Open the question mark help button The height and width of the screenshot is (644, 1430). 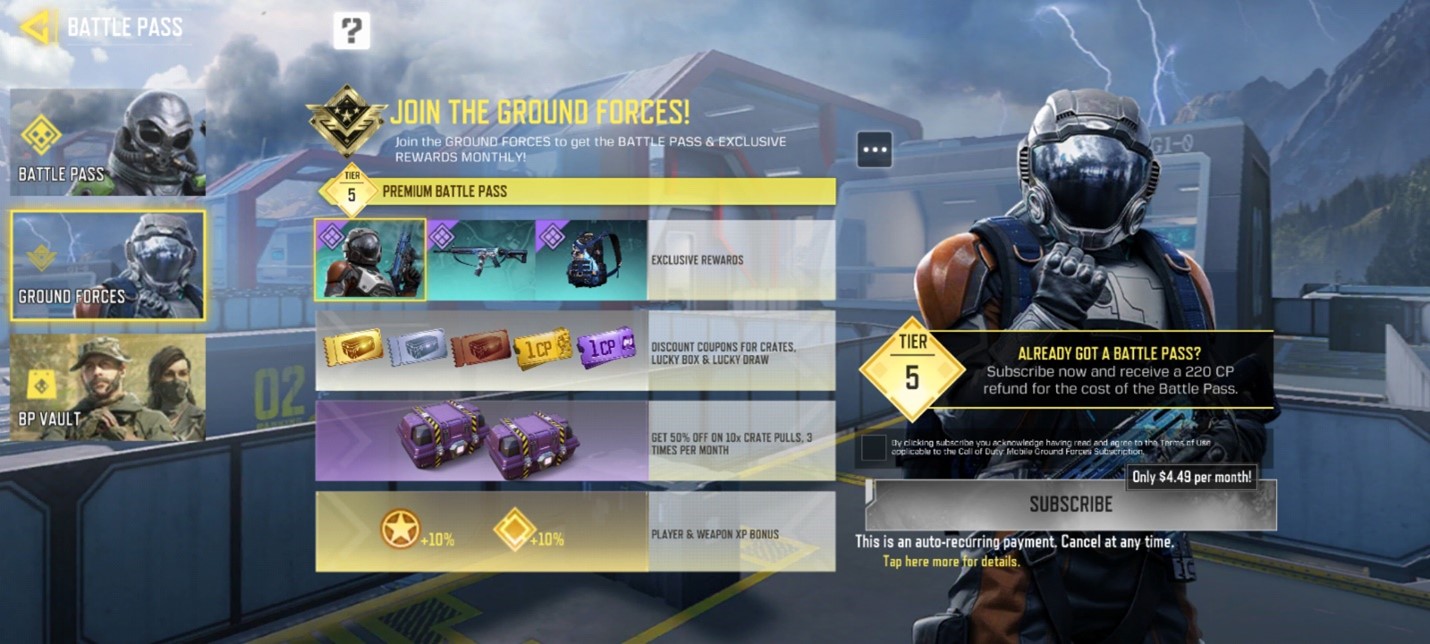351,31
